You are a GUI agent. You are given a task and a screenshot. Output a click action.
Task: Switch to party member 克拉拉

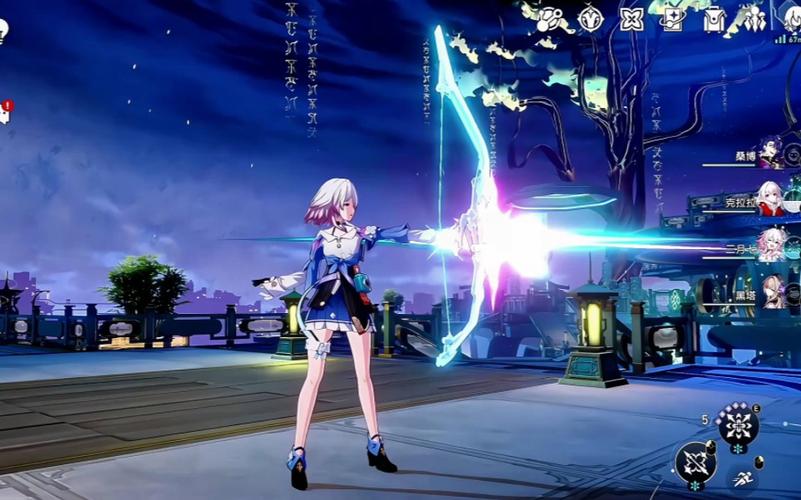pos(768,198)
